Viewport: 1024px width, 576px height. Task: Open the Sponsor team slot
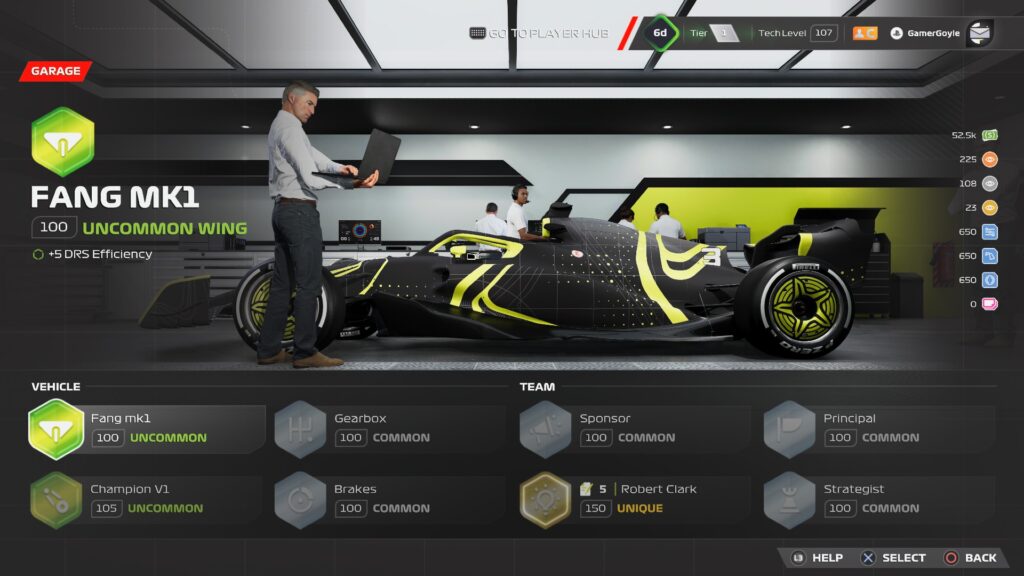click(634, 429)
